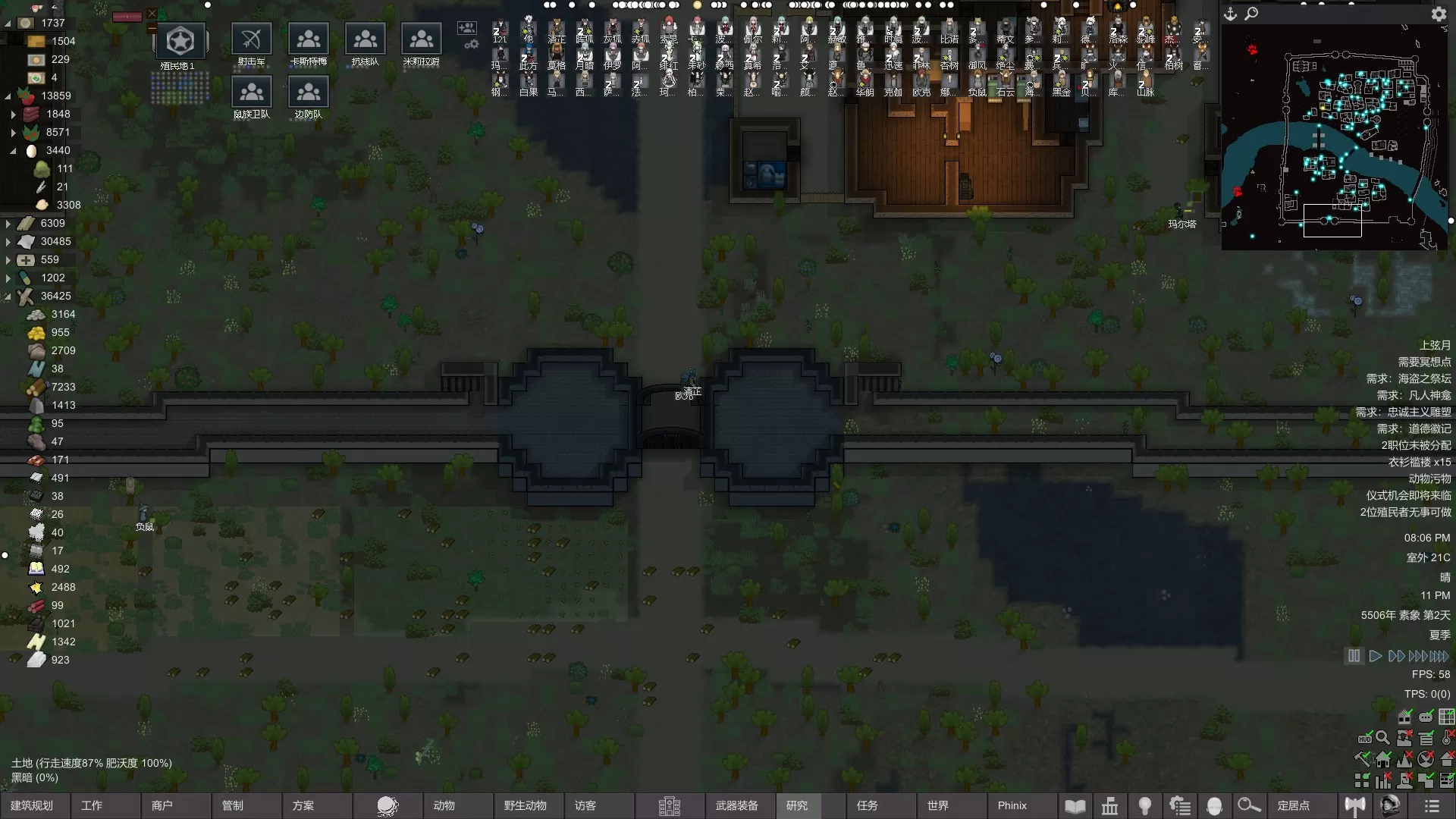
Task: Open the 定居点 settlements tab
Action: [x=1294, y=805]
